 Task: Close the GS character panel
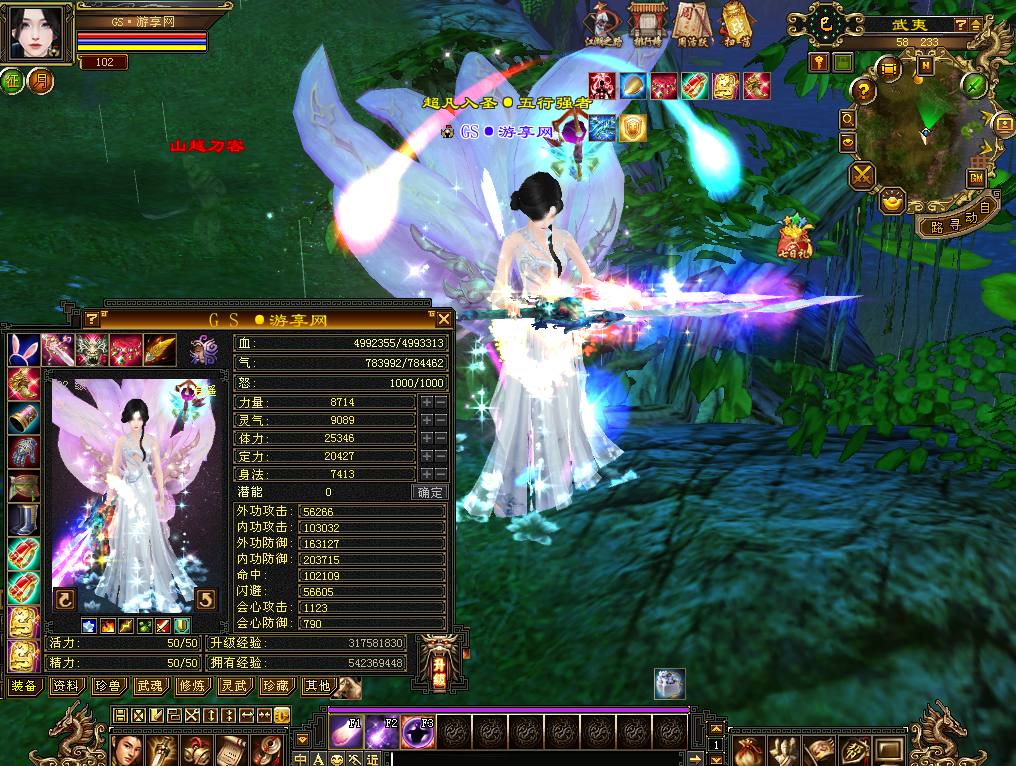(x=444, y=319)
